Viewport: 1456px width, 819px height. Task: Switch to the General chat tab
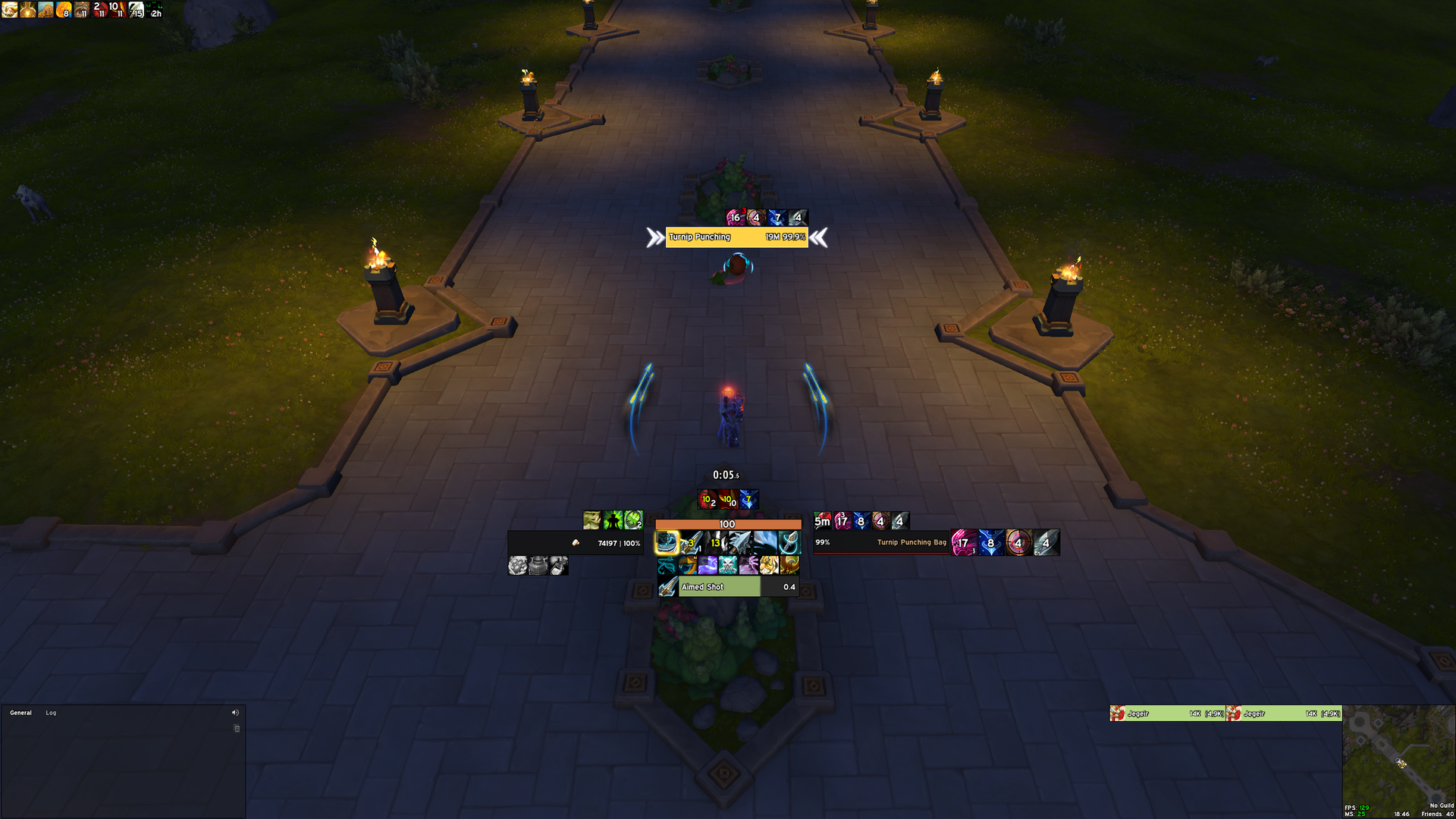(x=20, y=713)
